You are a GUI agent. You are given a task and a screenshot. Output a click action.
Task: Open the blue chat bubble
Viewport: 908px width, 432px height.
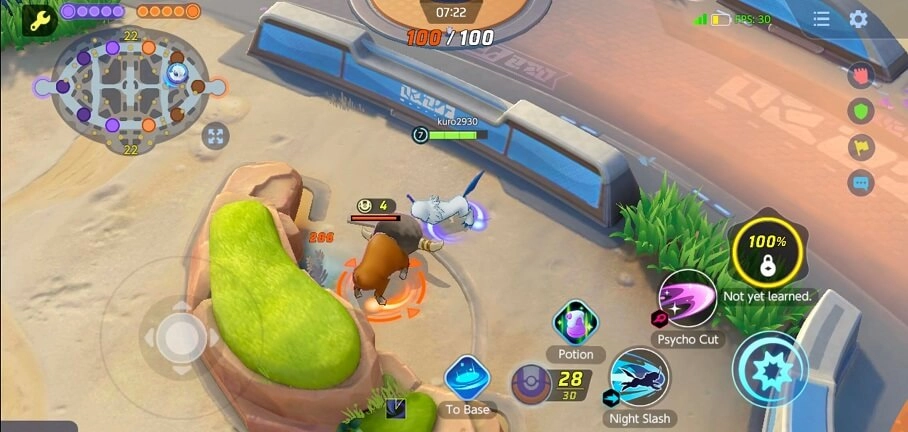click(x=860, y=183)
